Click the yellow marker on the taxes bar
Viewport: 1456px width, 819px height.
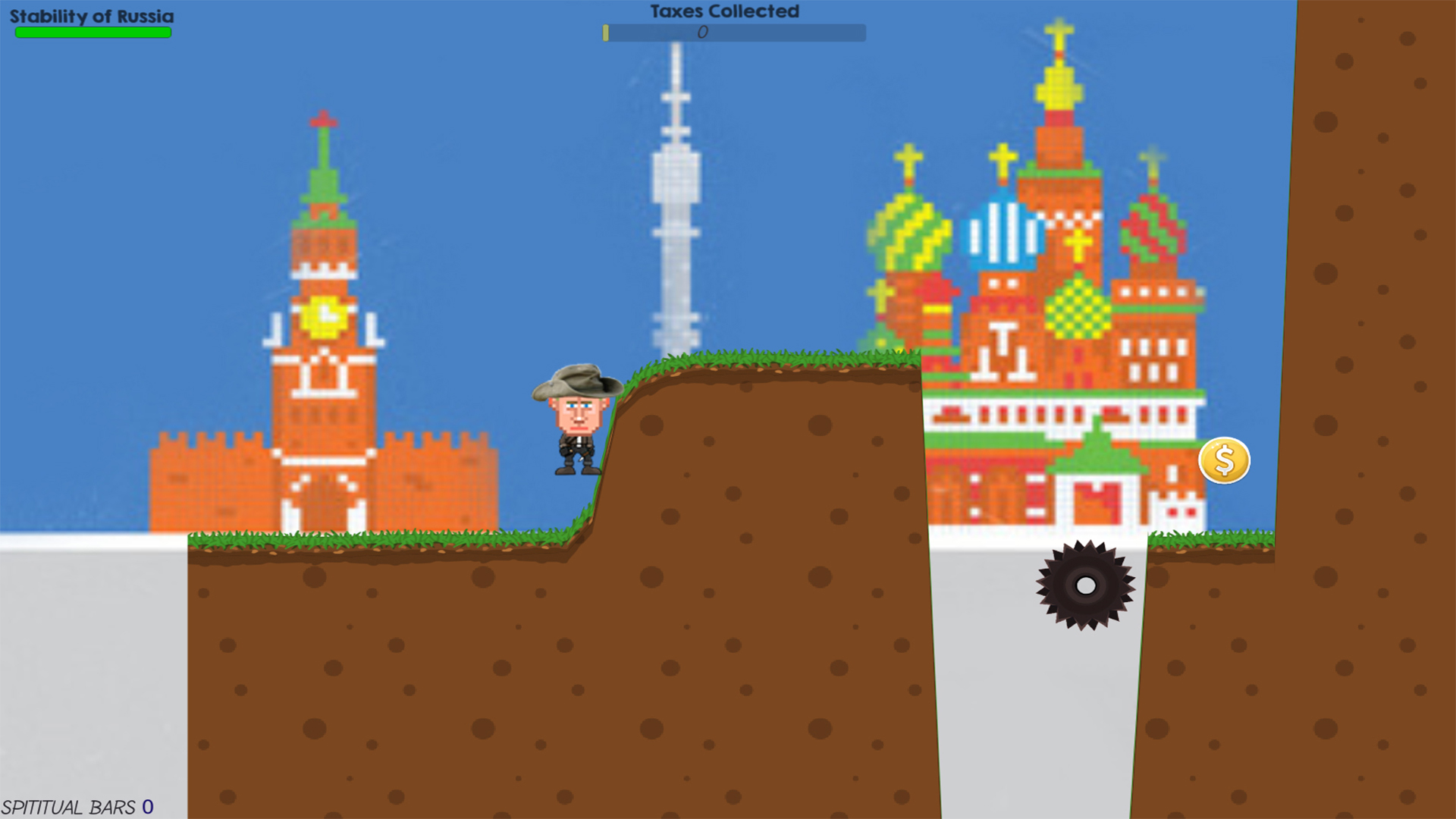coord(607,33)
